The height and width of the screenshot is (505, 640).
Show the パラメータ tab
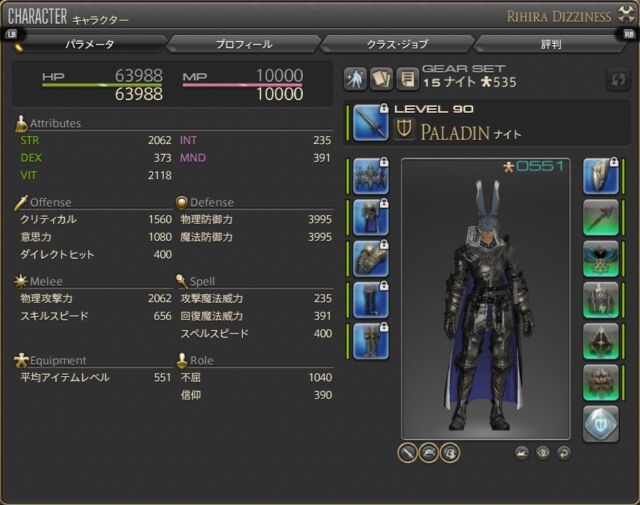point(90,44)
